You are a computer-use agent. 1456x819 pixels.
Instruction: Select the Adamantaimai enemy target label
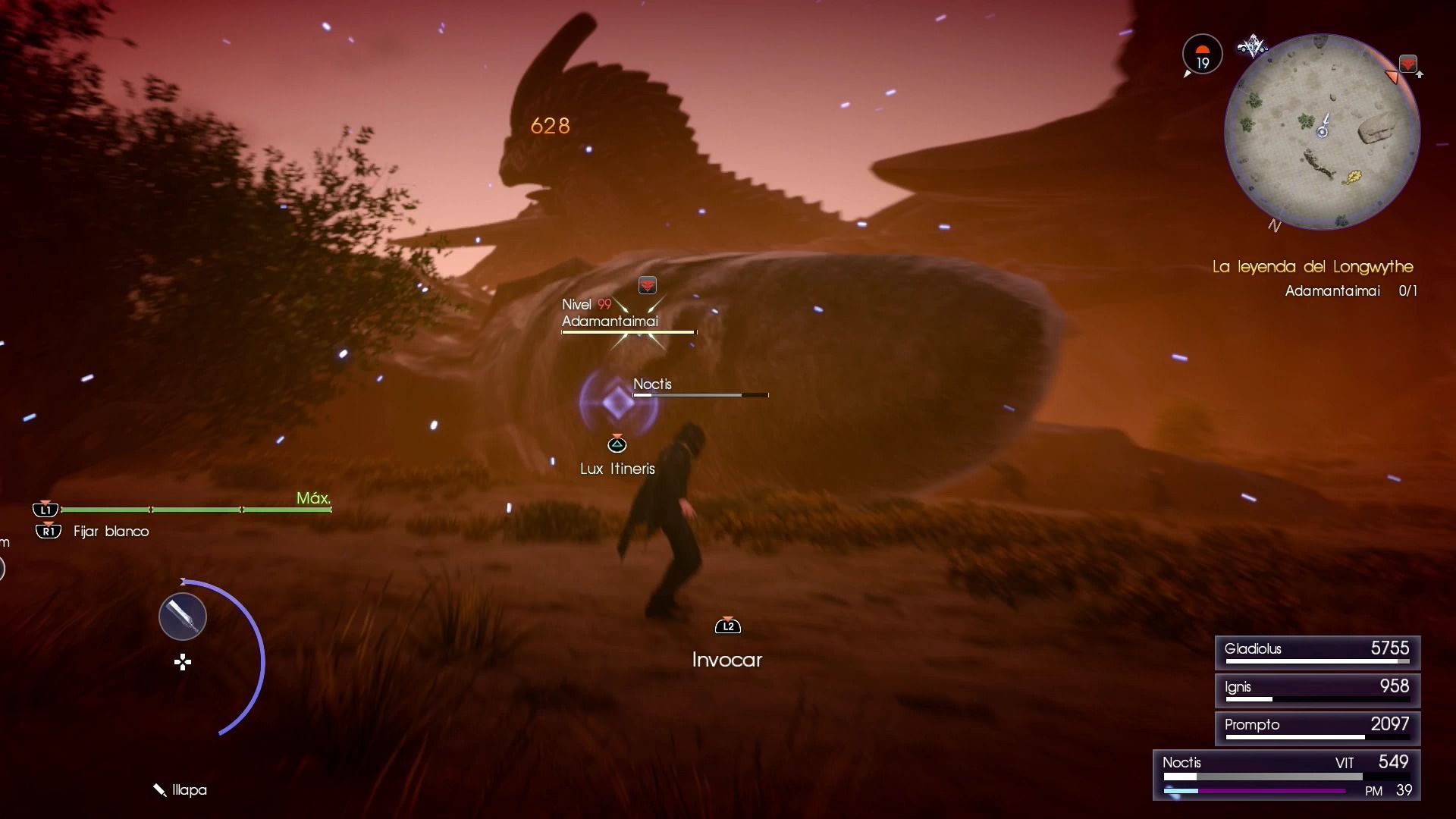(x=610, y=321)
